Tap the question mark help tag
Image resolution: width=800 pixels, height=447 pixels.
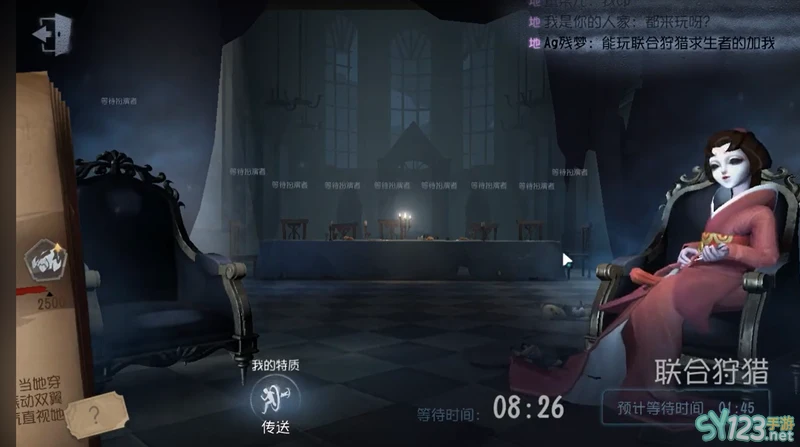95,414
